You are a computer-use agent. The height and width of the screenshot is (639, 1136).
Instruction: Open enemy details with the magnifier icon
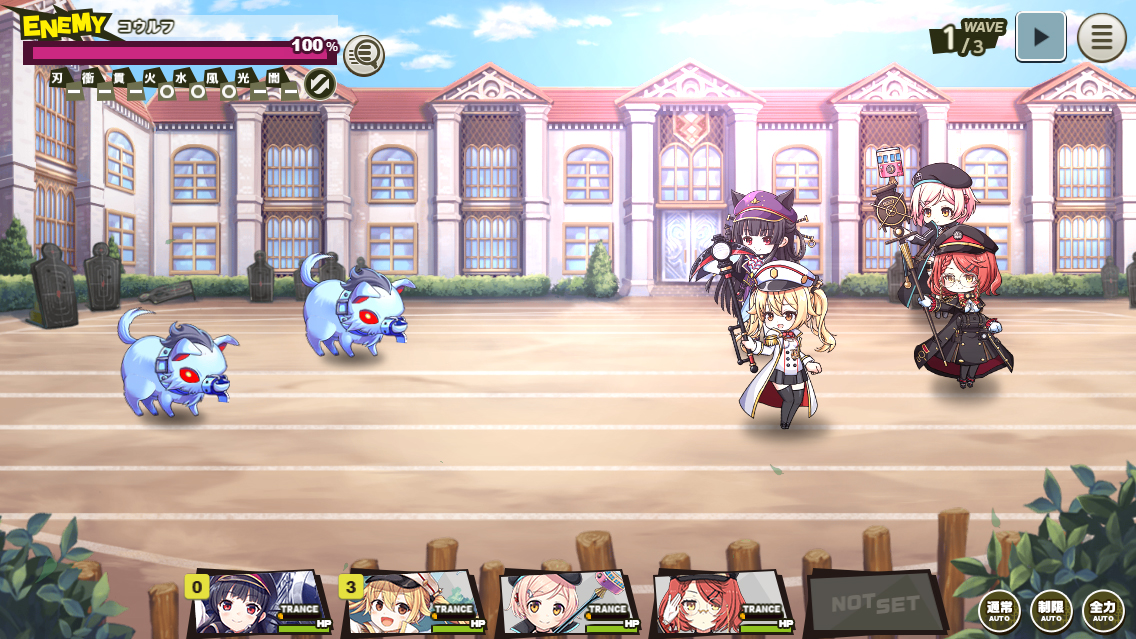pos(364,55)
